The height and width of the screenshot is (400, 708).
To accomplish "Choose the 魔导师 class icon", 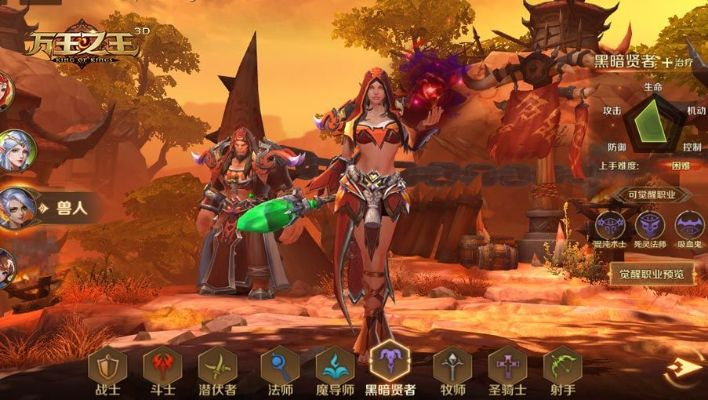I will pos(335,368).
